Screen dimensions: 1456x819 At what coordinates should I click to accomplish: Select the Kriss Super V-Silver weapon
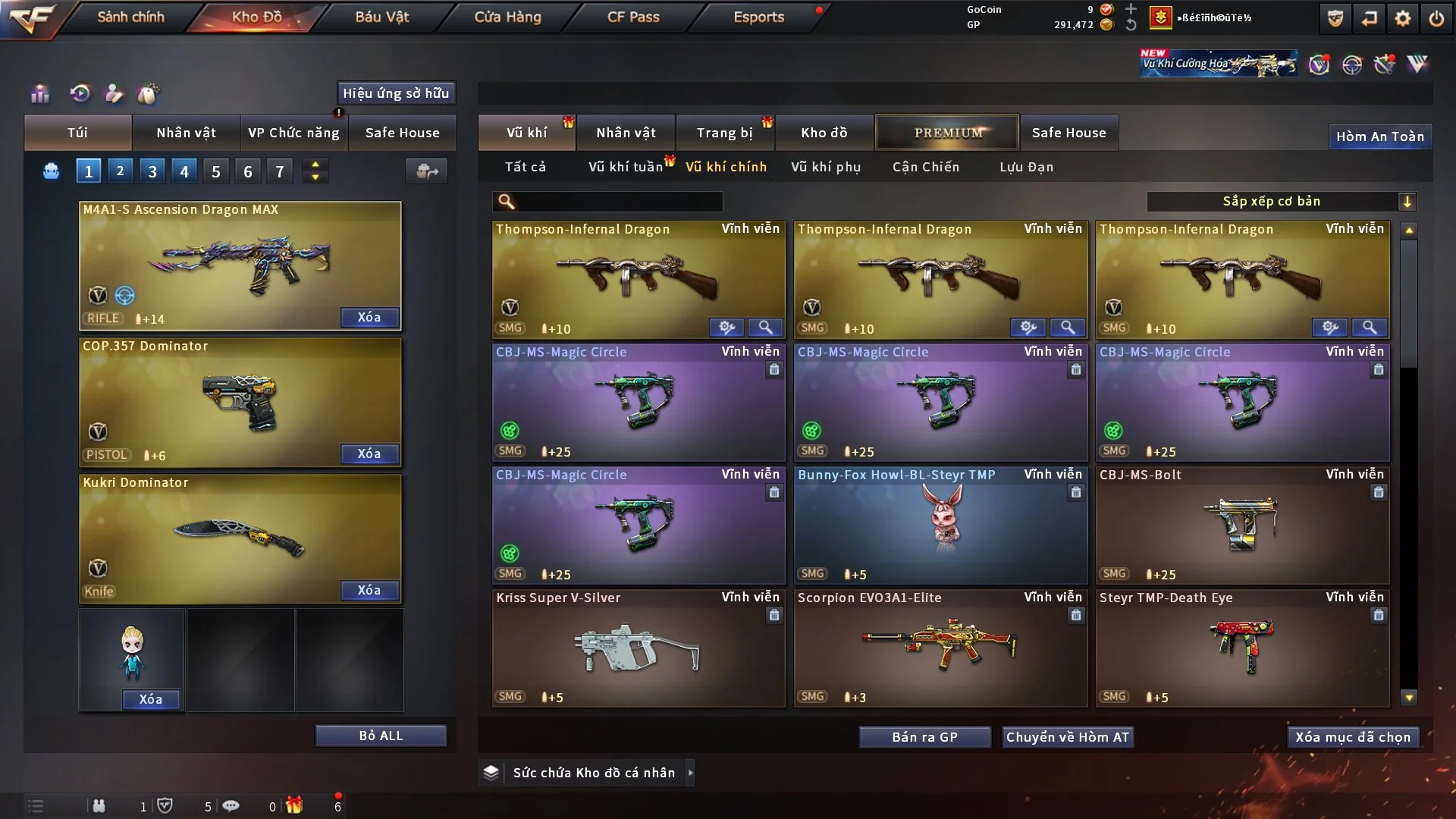coord(638,648)
